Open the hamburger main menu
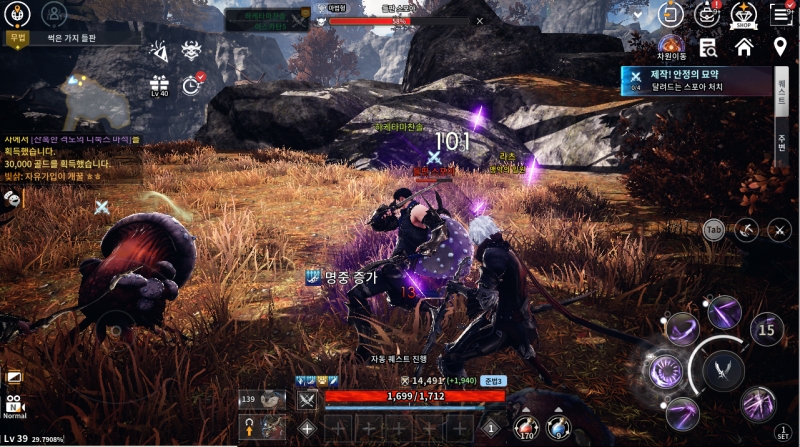Viewport: 800px width, 447px height. (x=780, y=14)
